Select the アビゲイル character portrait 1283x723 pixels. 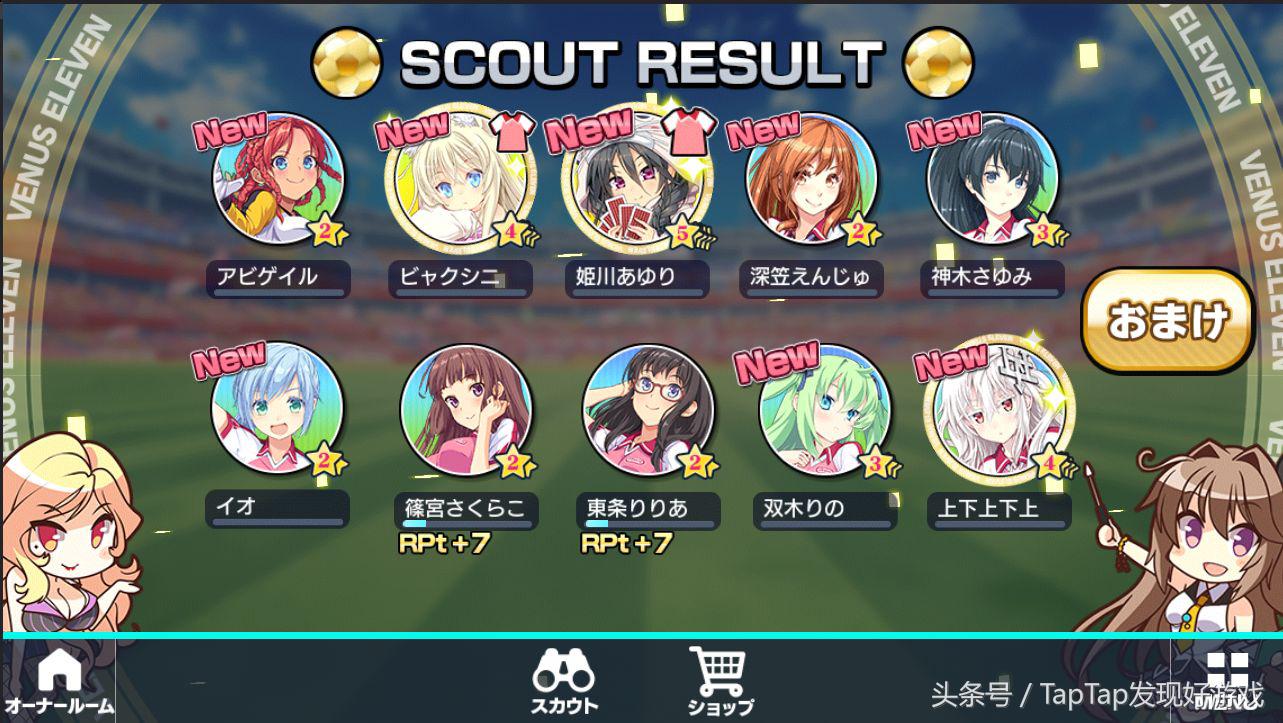coord(277,180)
